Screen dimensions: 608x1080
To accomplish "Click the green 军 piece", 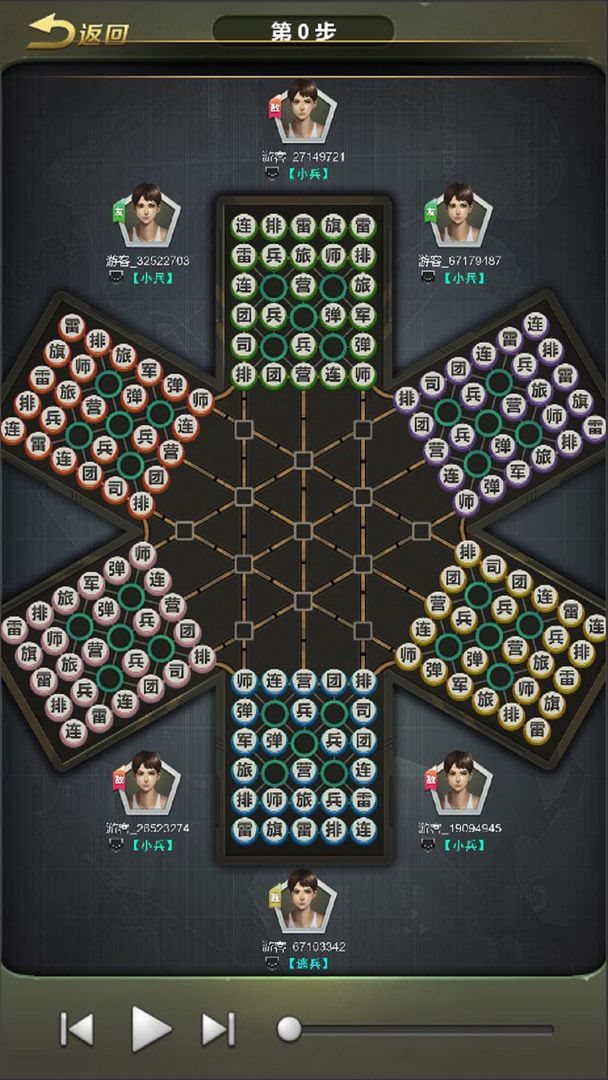I will 362,314.
